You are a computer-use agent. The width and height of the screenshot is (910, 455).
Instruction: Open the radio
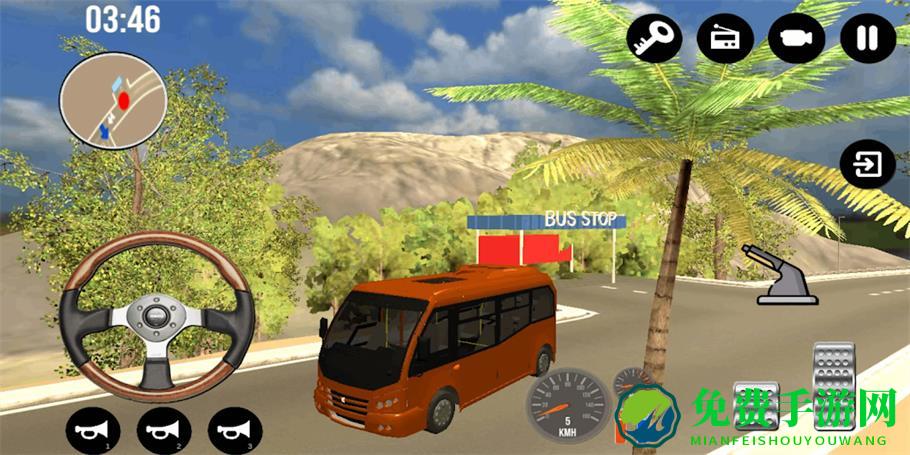725,39
